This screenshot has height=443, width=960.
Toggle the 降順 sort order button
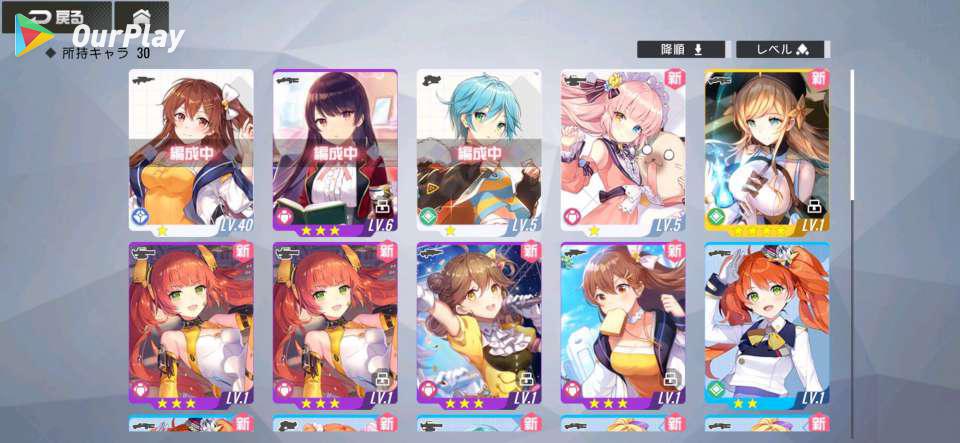tap(682, 49)
